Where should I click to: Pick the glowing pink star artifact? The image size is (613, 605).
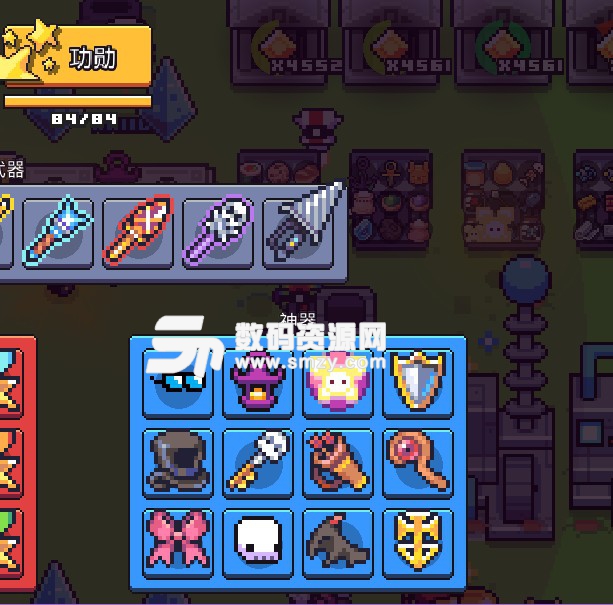click(x=338, y=382)
